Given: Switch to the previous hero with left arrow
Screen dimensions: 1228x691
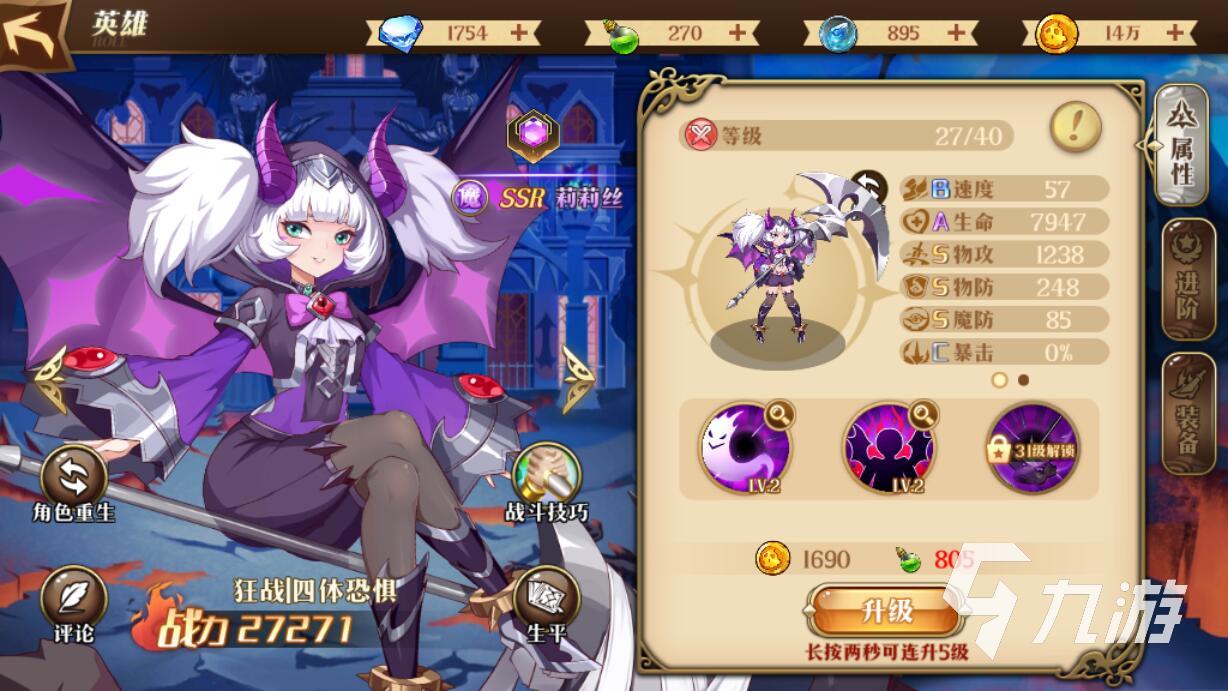Looking at the screenshot, I should pos(48,379).
